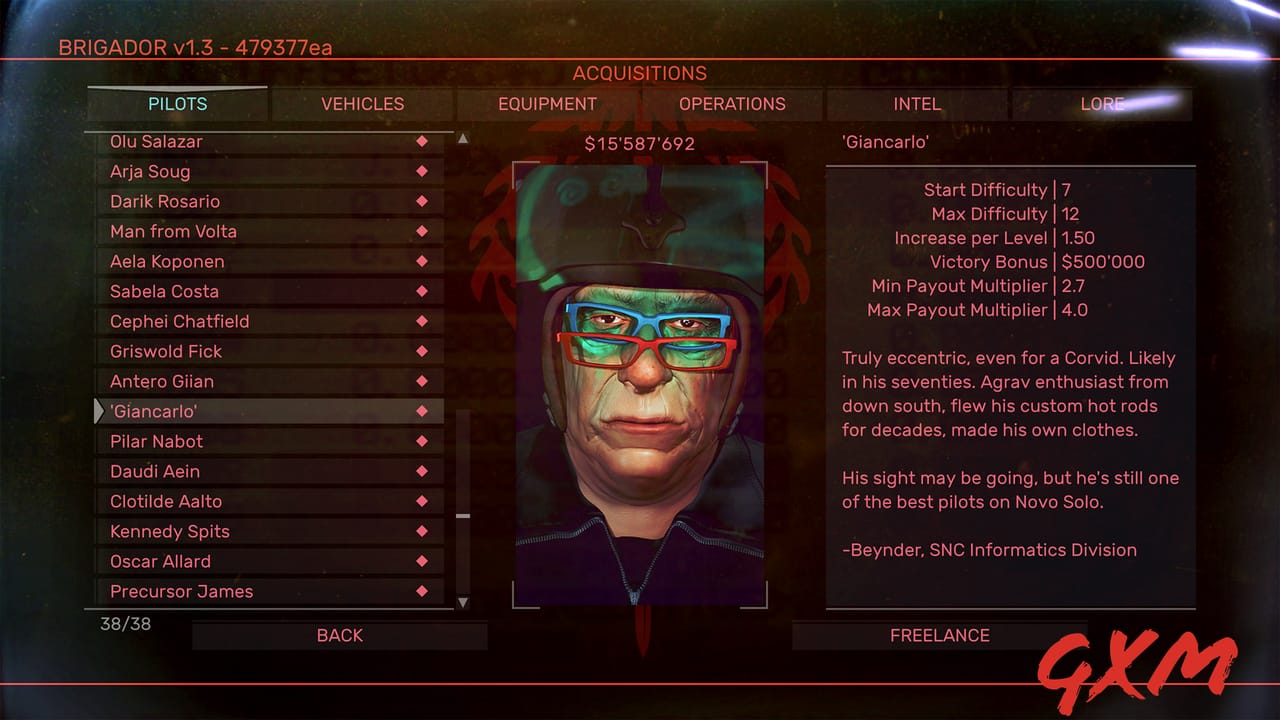
Task: Click the scroll-up arrow on the pilot list
Action: pyautogui.click(x=463, y=139)
